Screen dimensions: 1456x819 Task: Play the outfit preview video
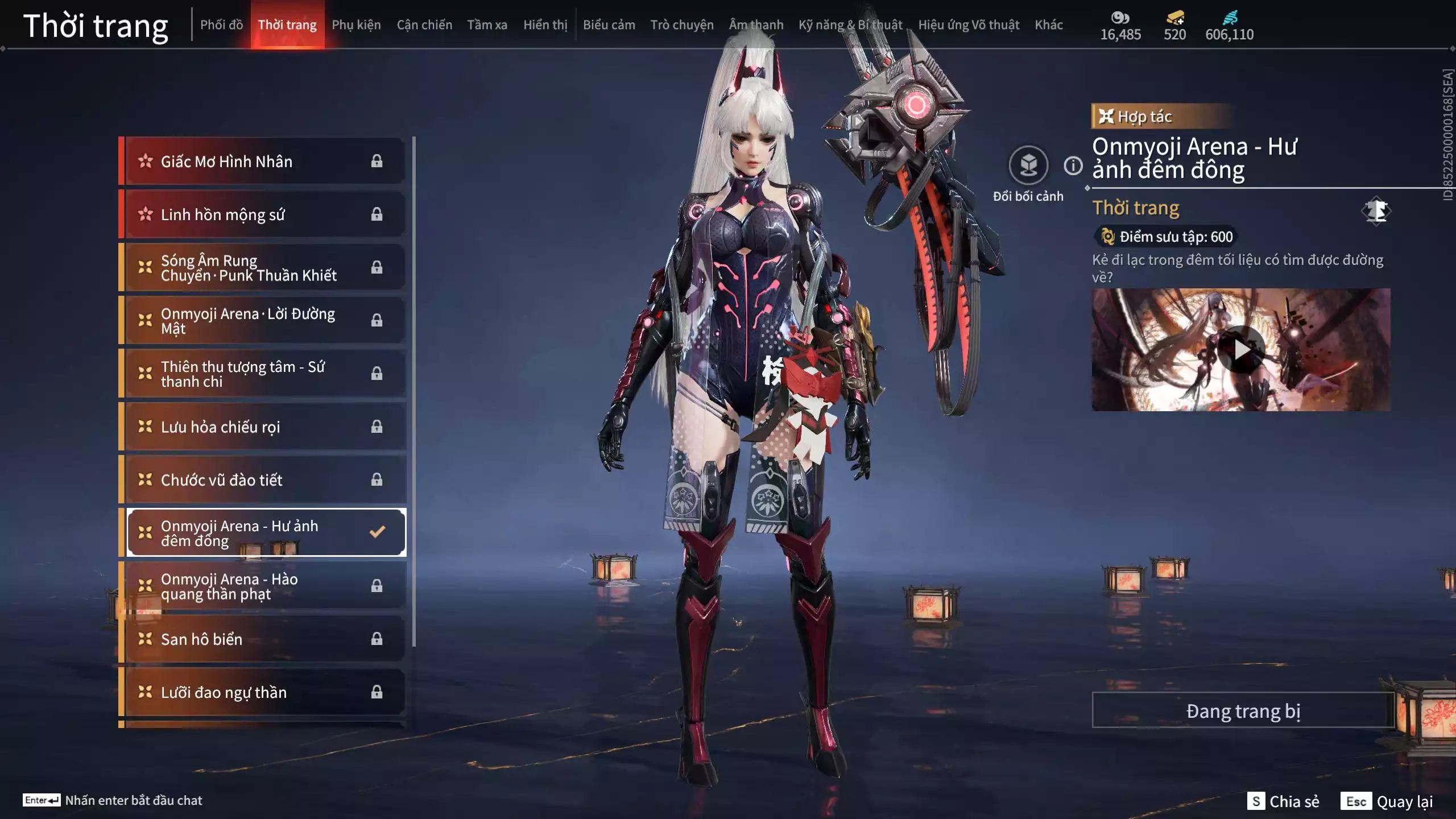point(1241,350)
